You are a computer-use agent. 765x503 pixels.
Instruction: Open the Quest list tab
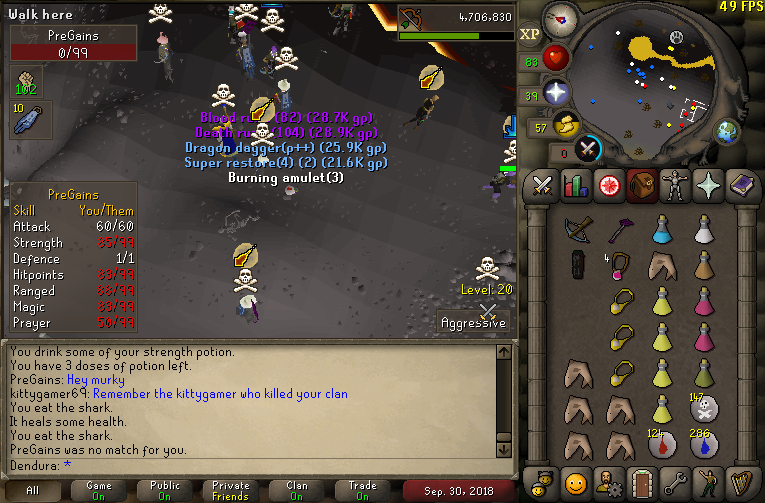tap(608, 186)
